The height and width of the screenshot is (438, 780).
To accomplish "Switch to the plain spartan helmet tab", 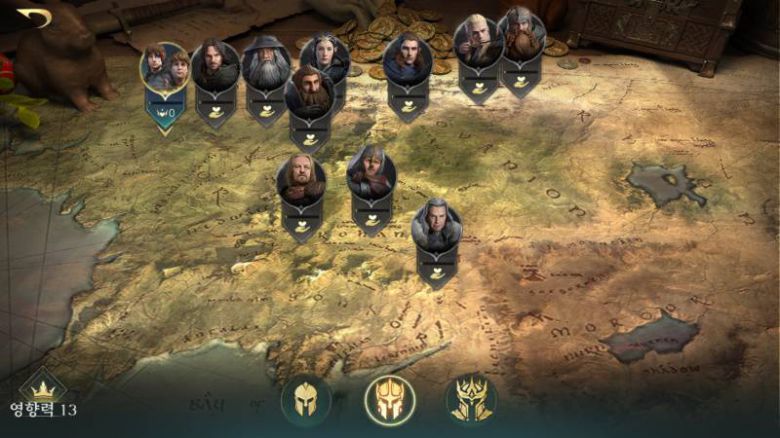I will 306,400.
